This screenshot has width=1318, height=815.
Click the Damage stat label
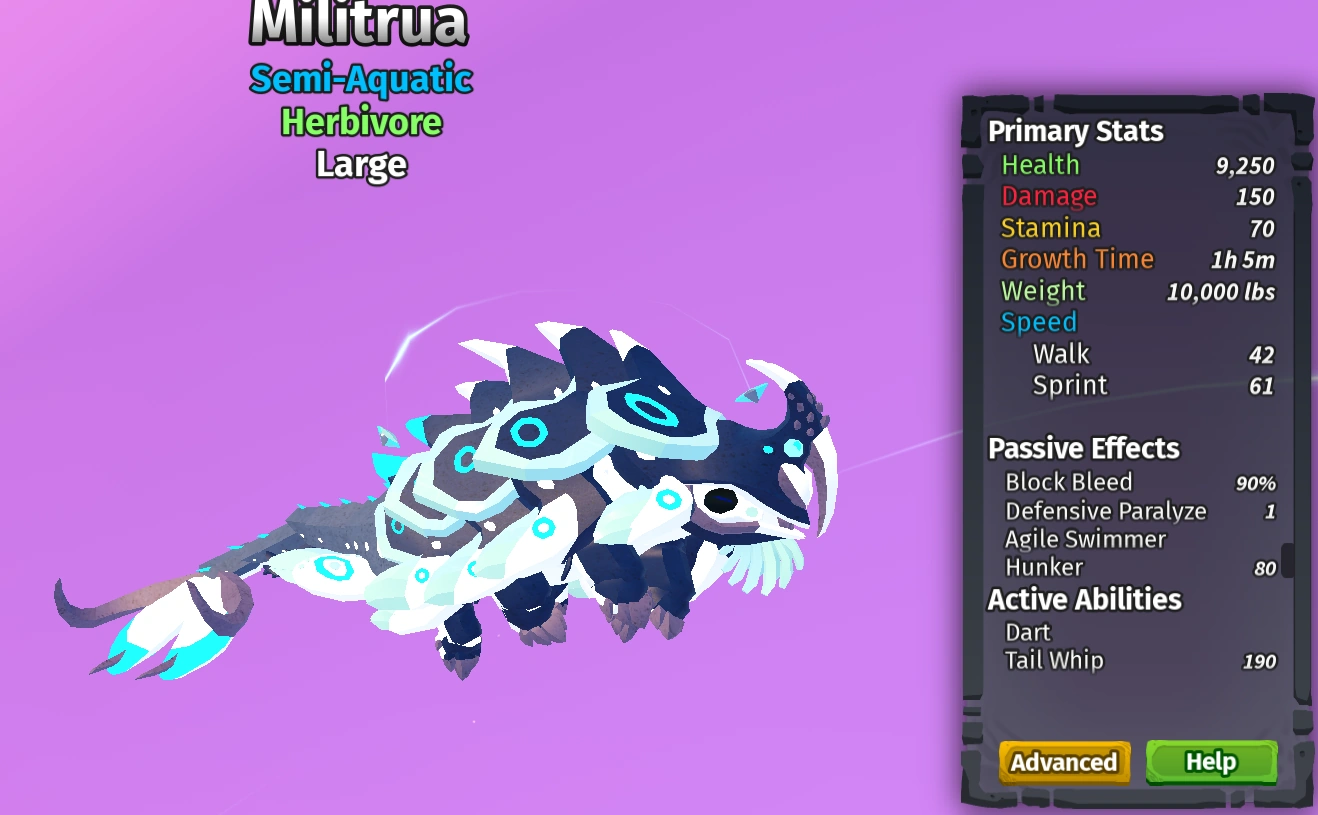[x=1048, y=196]
